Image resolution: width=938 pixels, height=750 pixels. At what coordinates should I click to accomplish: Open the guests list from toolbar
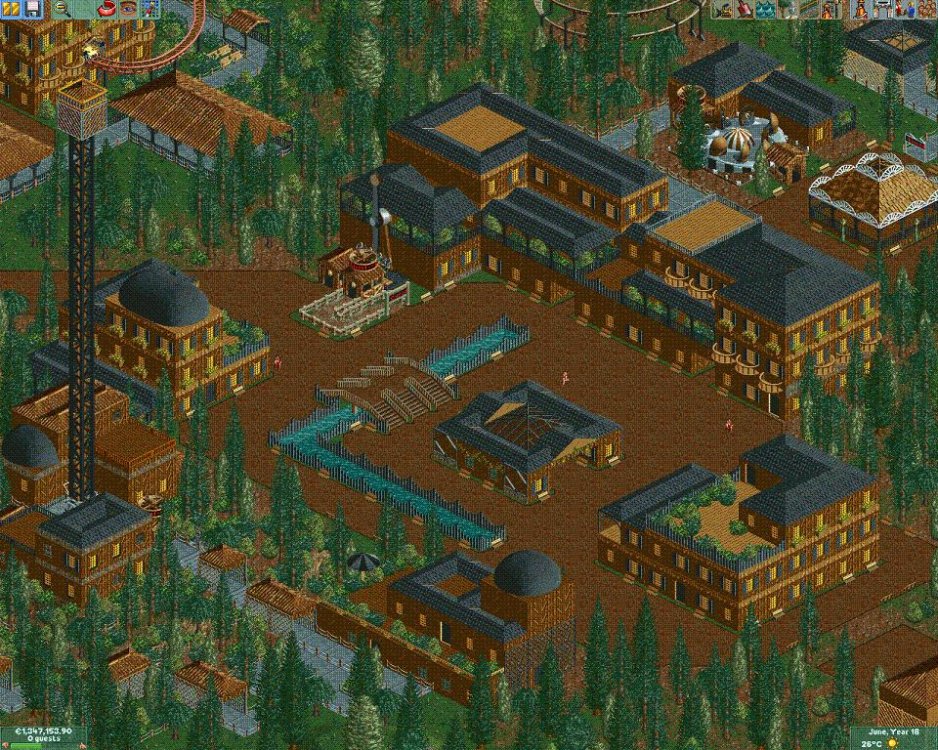coord(925,9)
